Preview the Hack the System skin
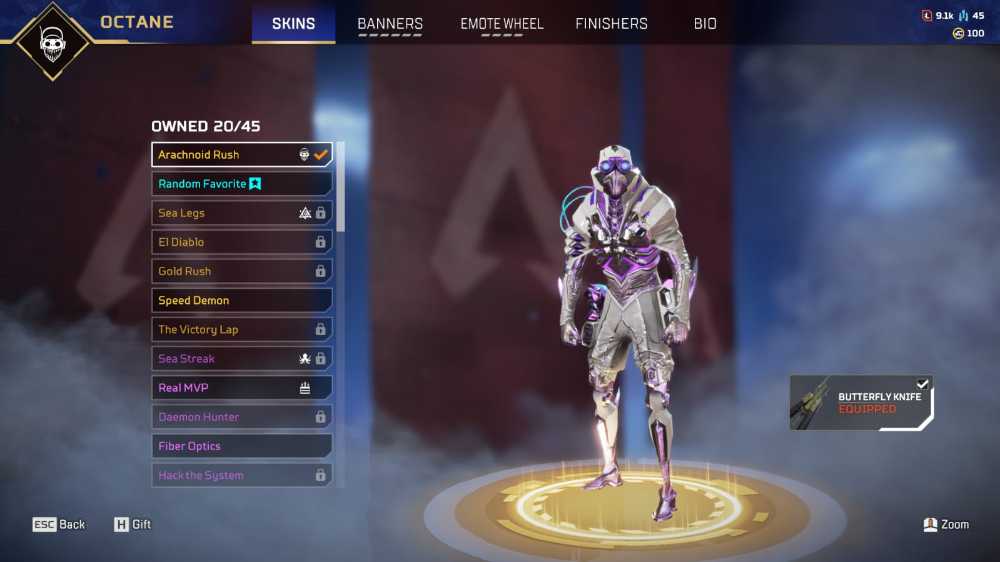Viewport: 1000px width, 562px height. click(241, 475)
